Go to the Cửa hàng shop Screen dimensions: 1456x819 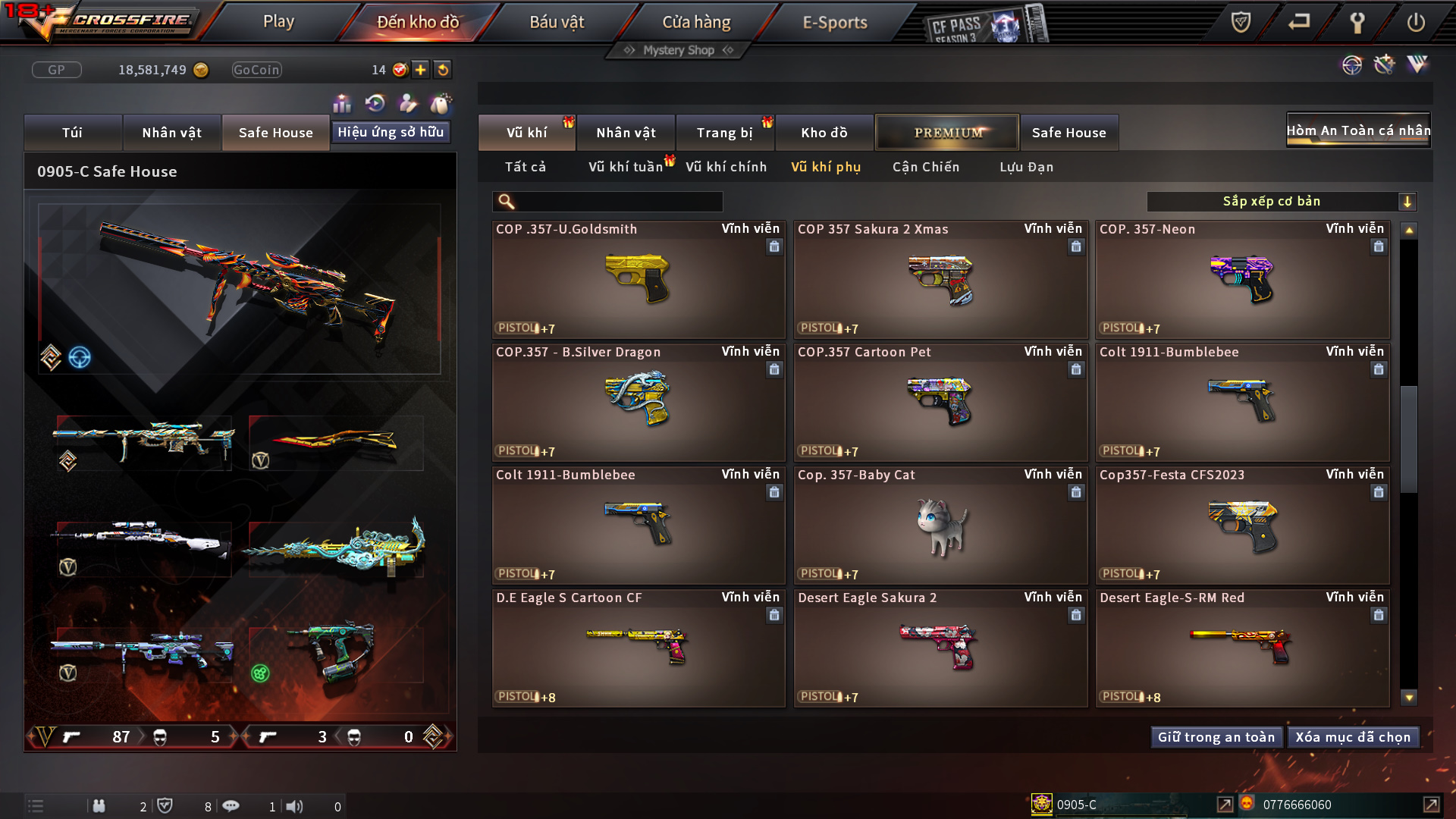tap(696, 22)
